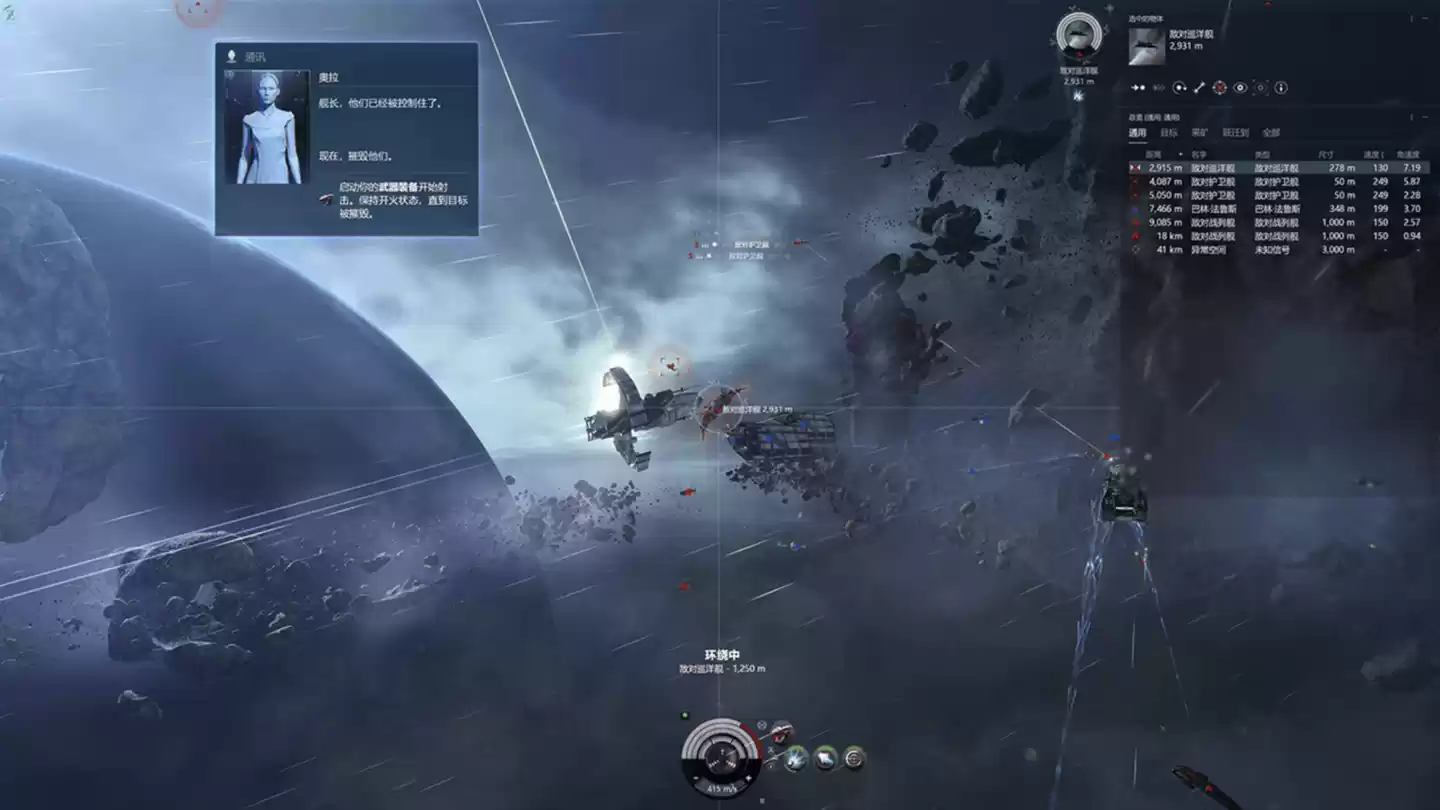Screen dimensions: 1440x810
Task: Collapse the overview window
Action: click(x=1424, y=116)
